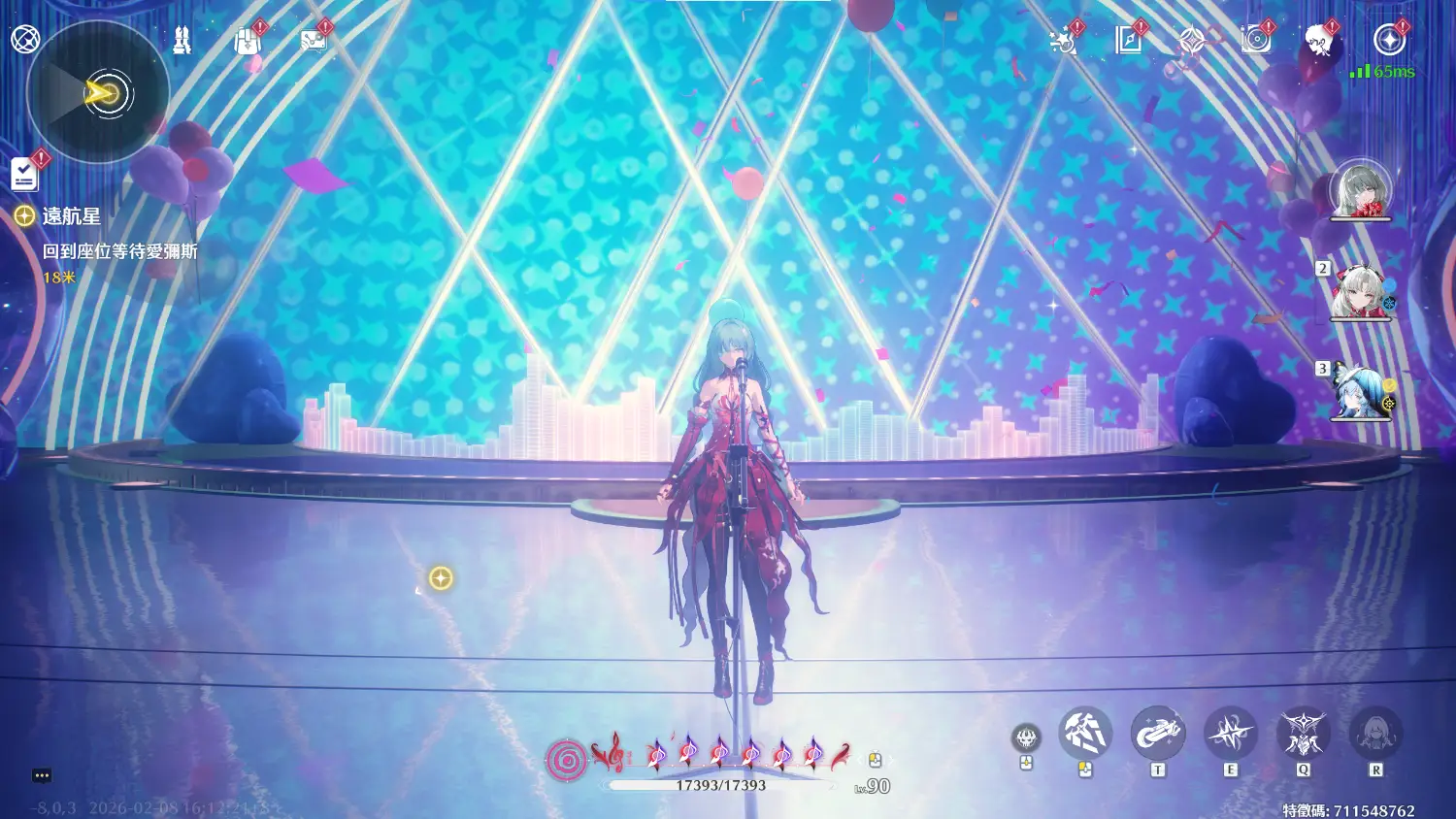The width and height of the screenshot is (1456, 819).
Task: Open the shooting-stars event icon
Action: [x=1063, y=41]
